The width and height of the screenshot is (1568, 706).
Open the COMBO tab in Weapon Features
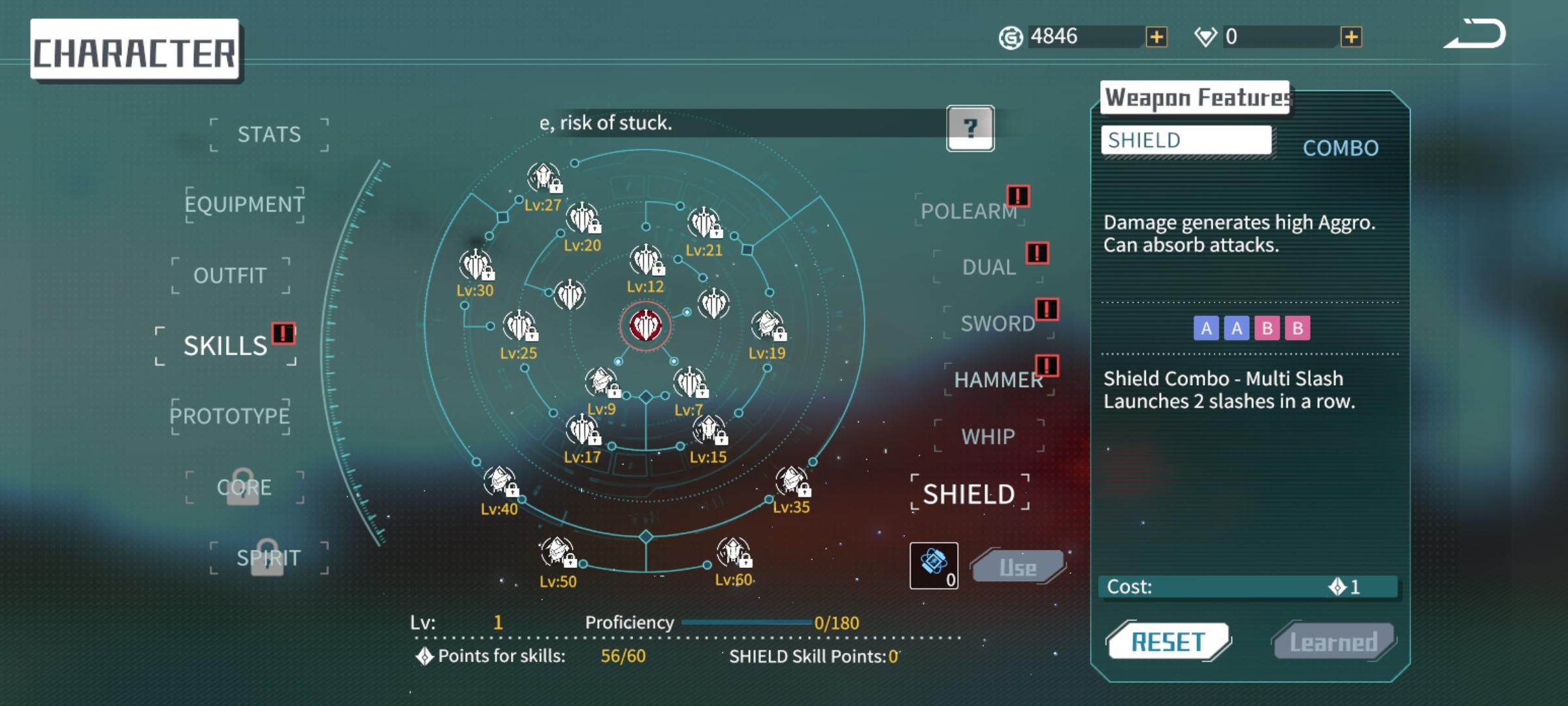[1341, 148]
